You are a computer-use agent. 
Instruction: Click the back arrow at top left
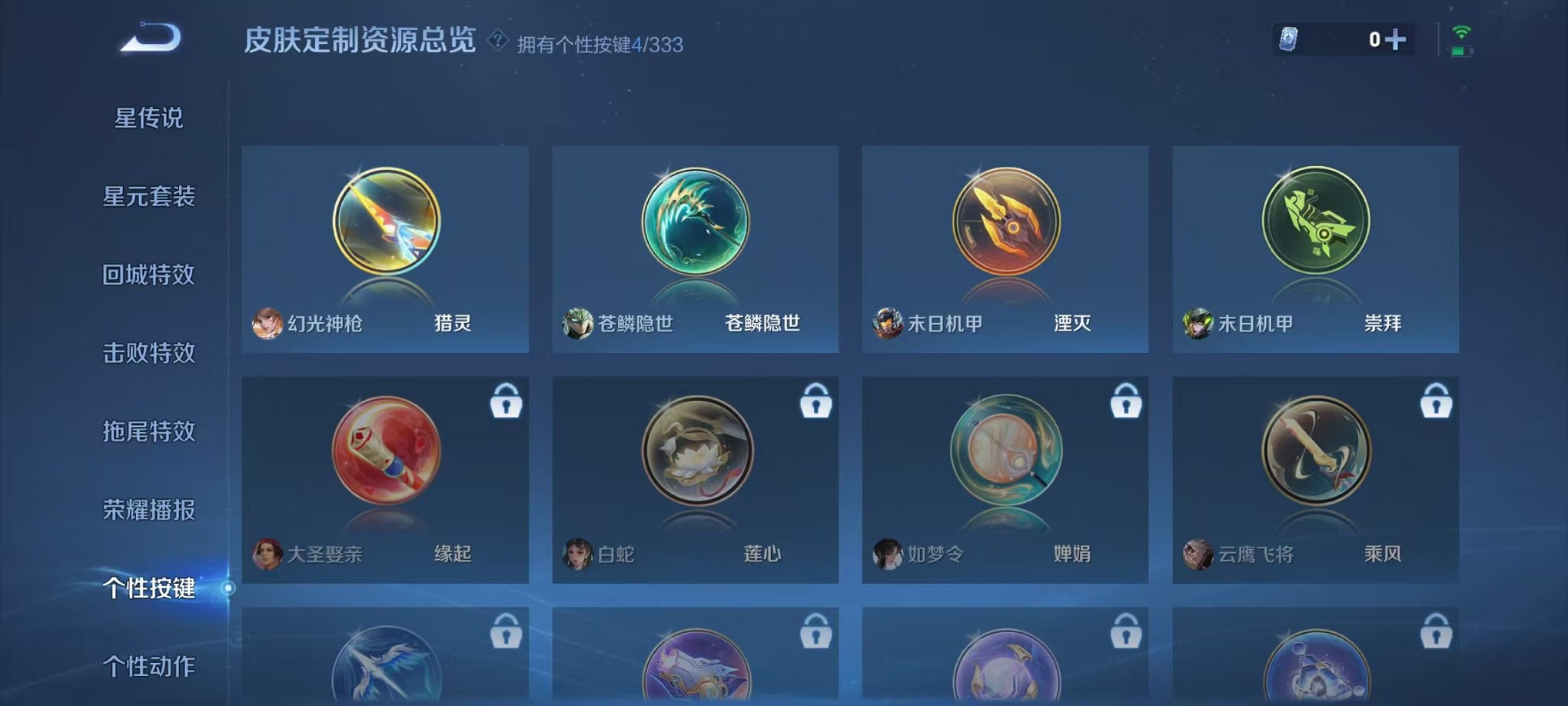tap(151, 38)
